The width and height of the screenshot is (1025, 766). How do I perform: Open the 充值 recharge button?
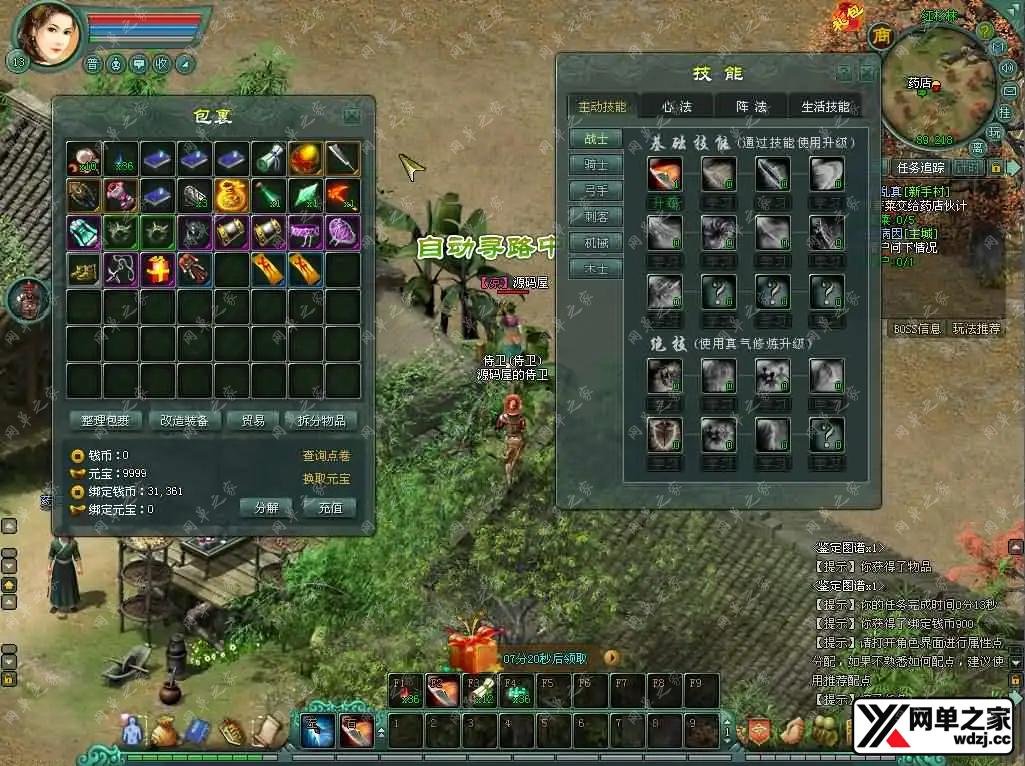(330, 508)
